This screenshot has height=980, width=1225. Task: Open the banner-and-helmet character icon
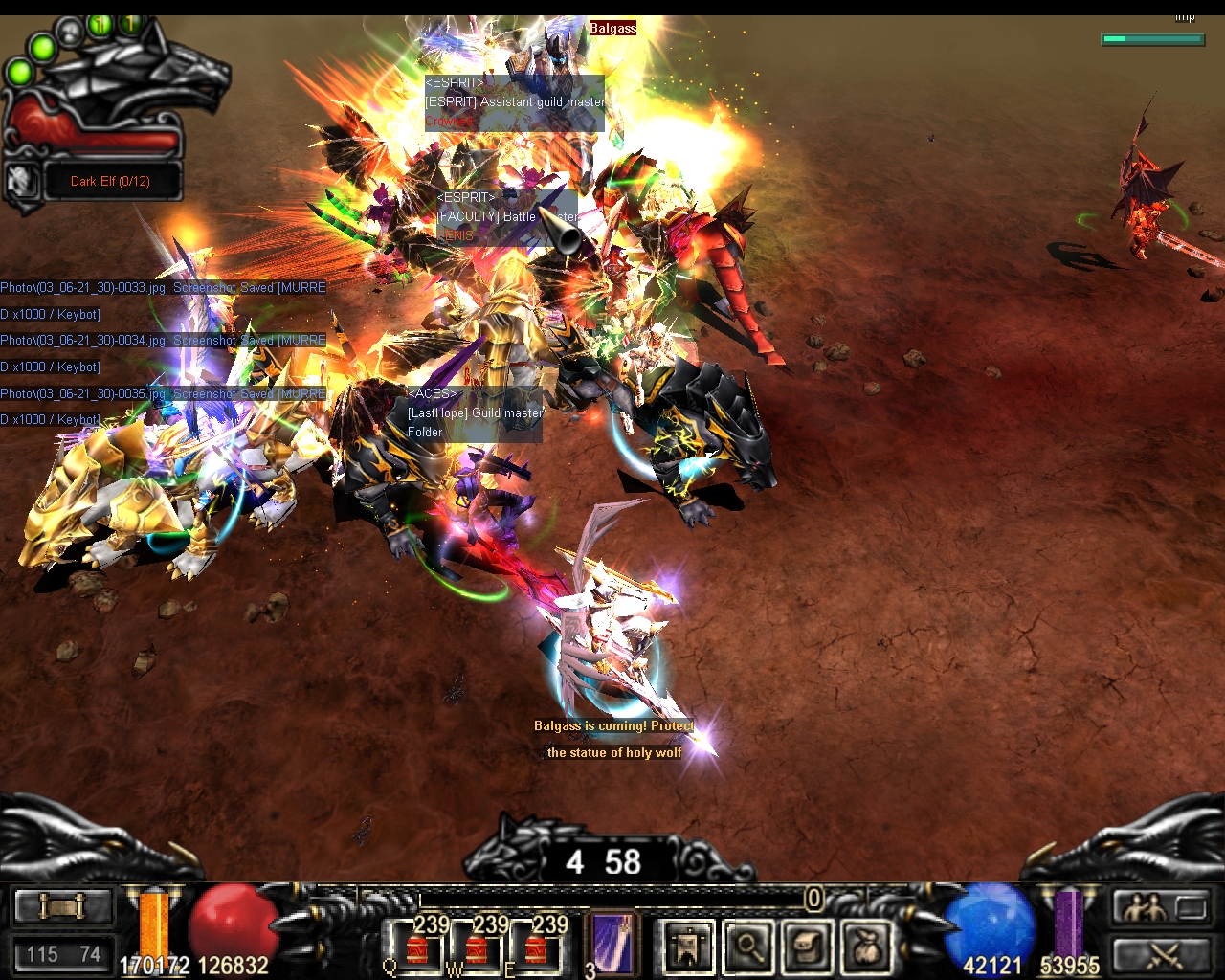[688, 947]
